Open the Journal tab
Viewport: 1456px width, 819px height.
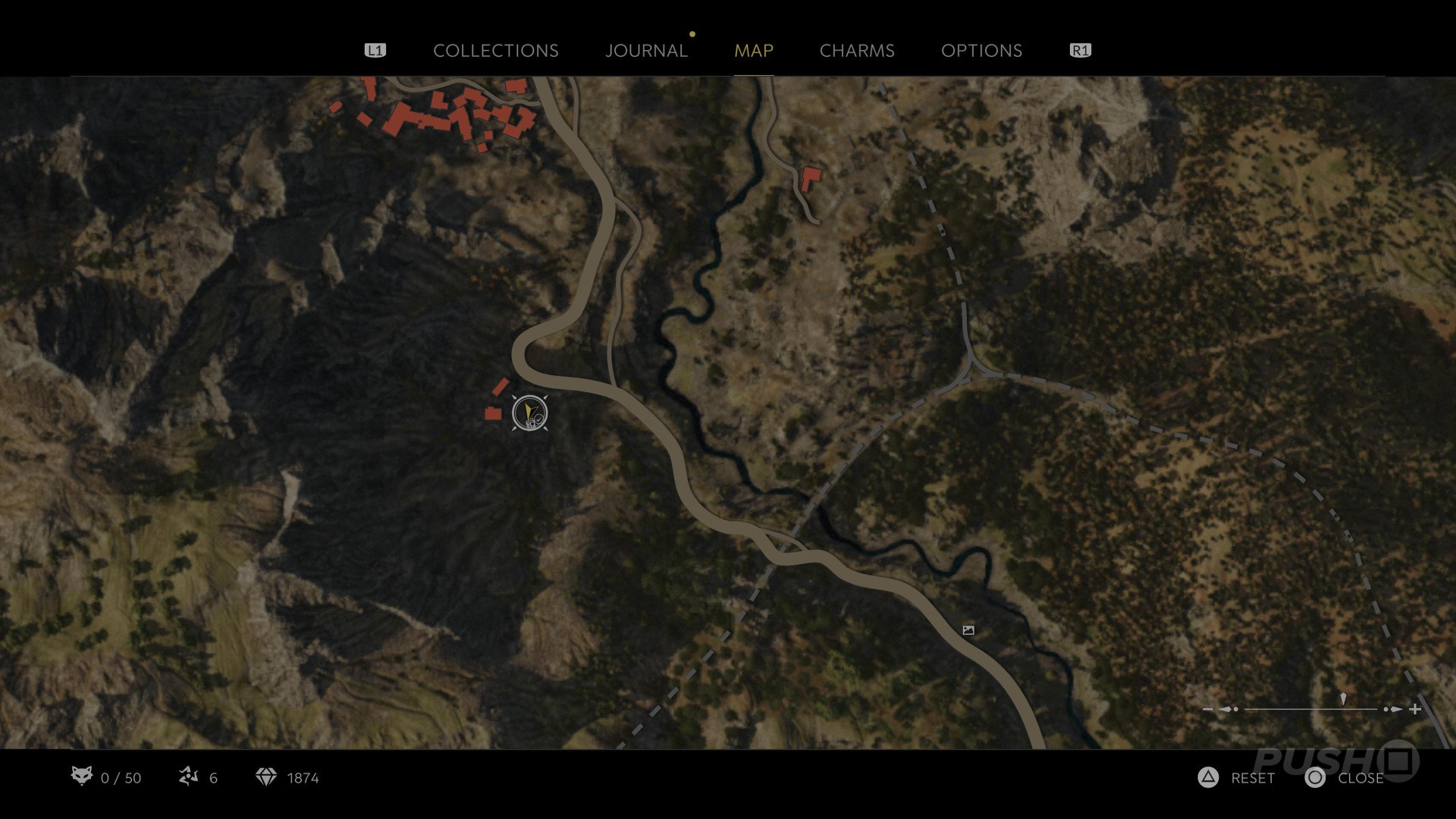pos(646,51)
